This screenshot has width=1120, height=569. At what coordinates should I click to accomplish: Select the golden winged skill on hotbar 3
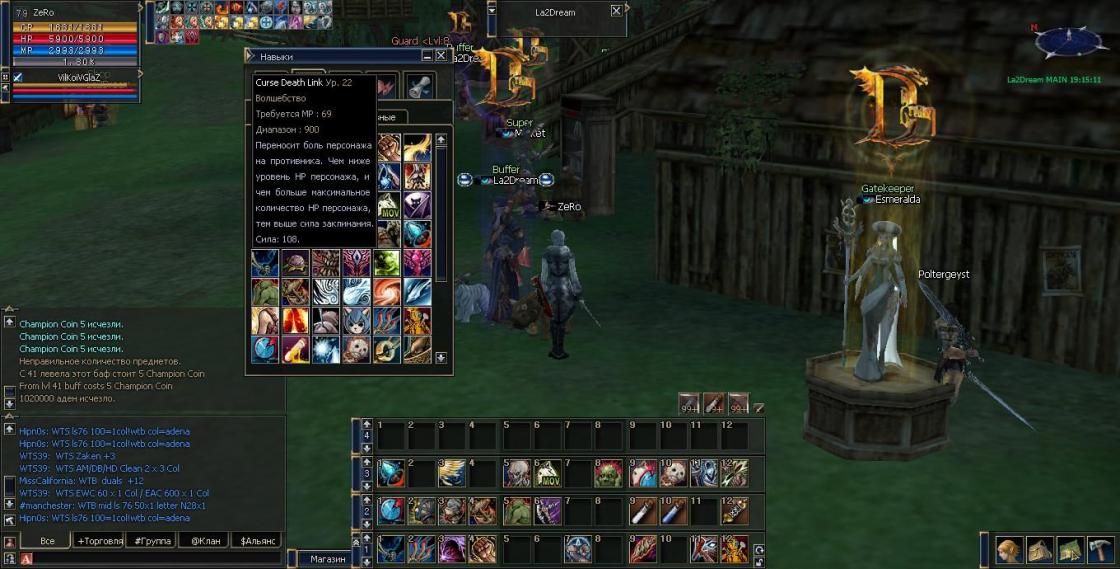(x=453, y=473)
